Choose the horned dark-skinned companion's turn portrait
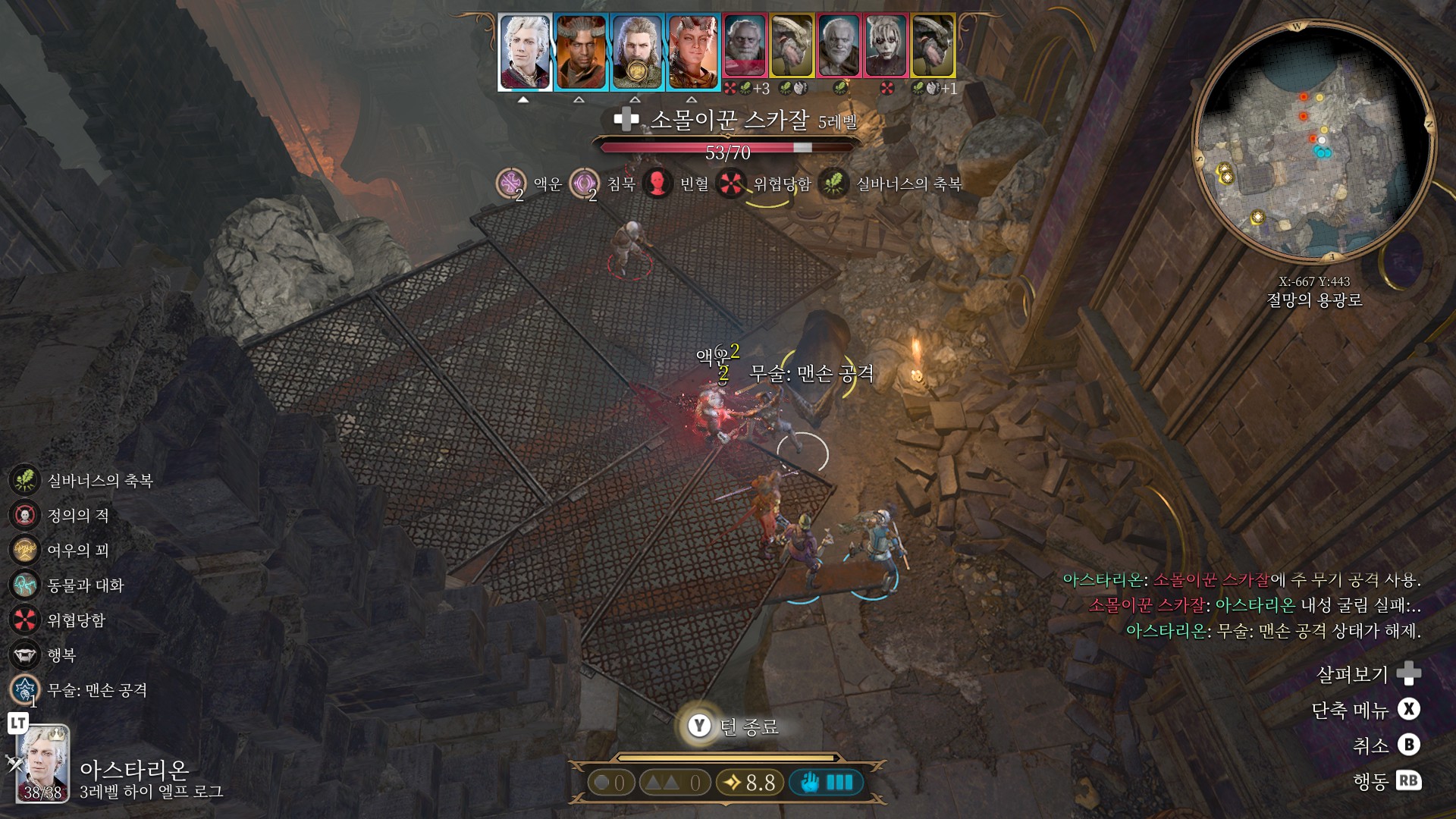 tap(581, 52)
